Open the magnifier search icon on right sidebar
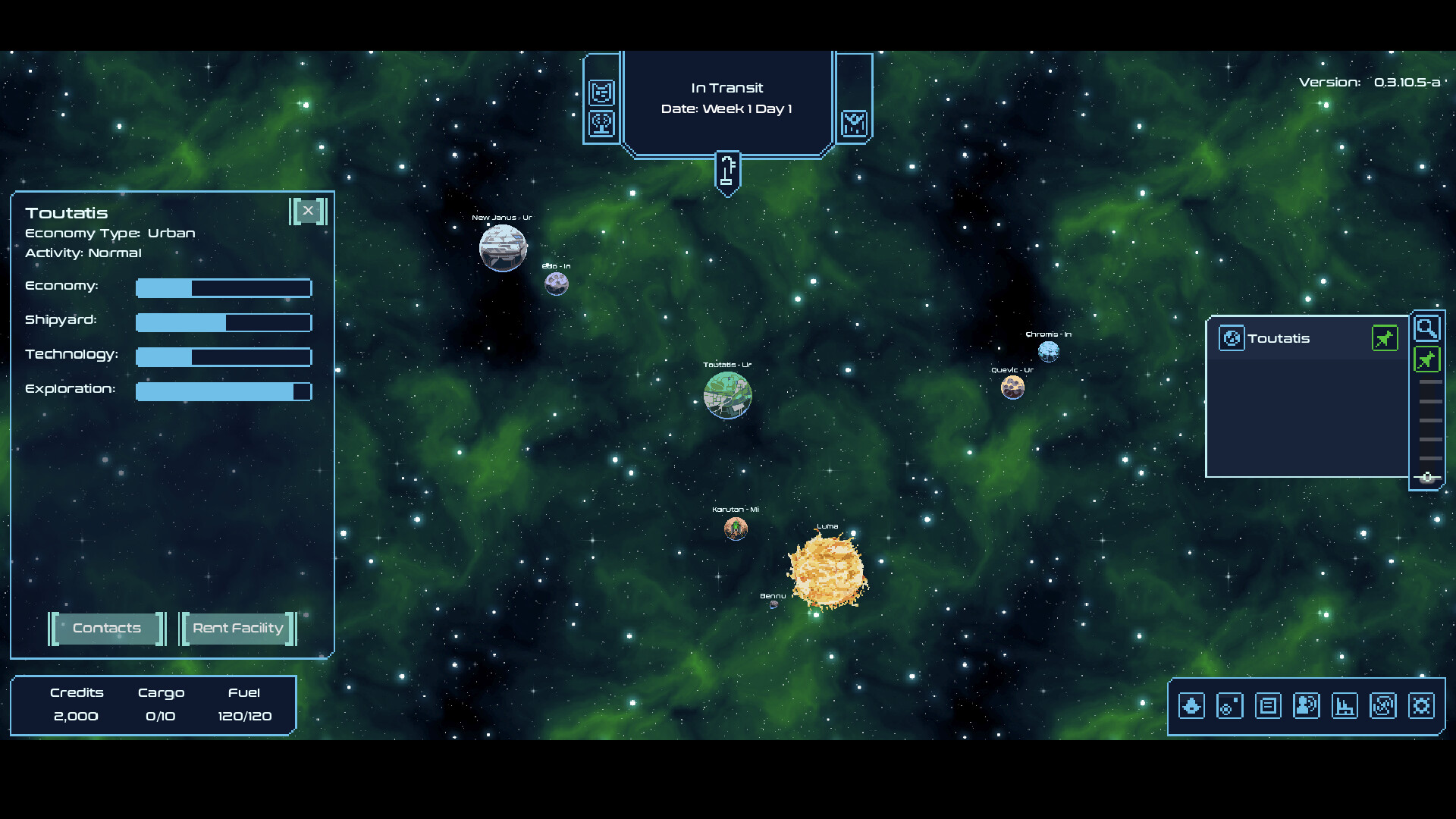This screenshot has height=819, width=1456. tap(1428, 328)
